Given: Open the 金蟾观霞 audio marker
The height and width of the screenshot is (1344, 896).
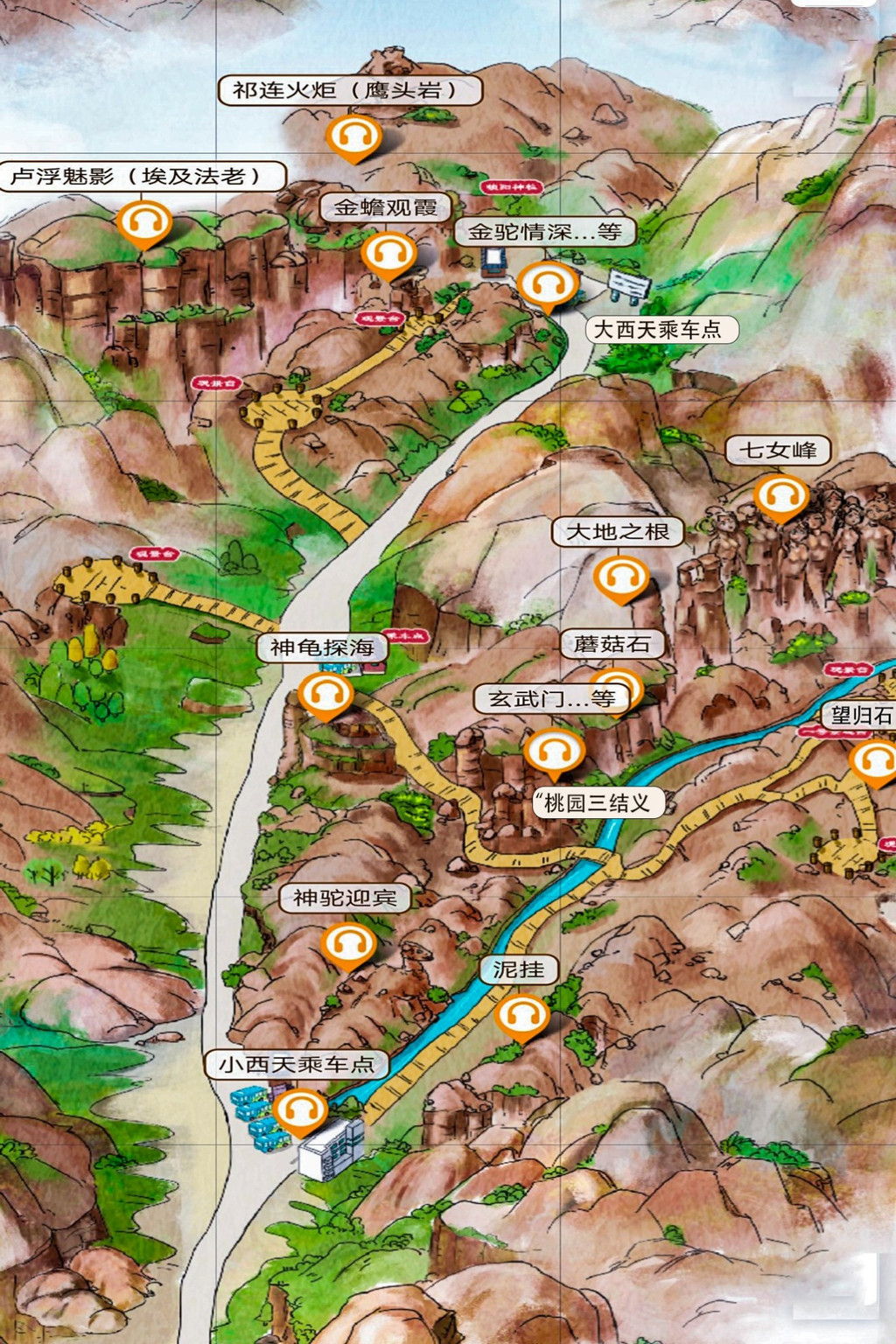Looking at the screenshot, I should point(389,254).
